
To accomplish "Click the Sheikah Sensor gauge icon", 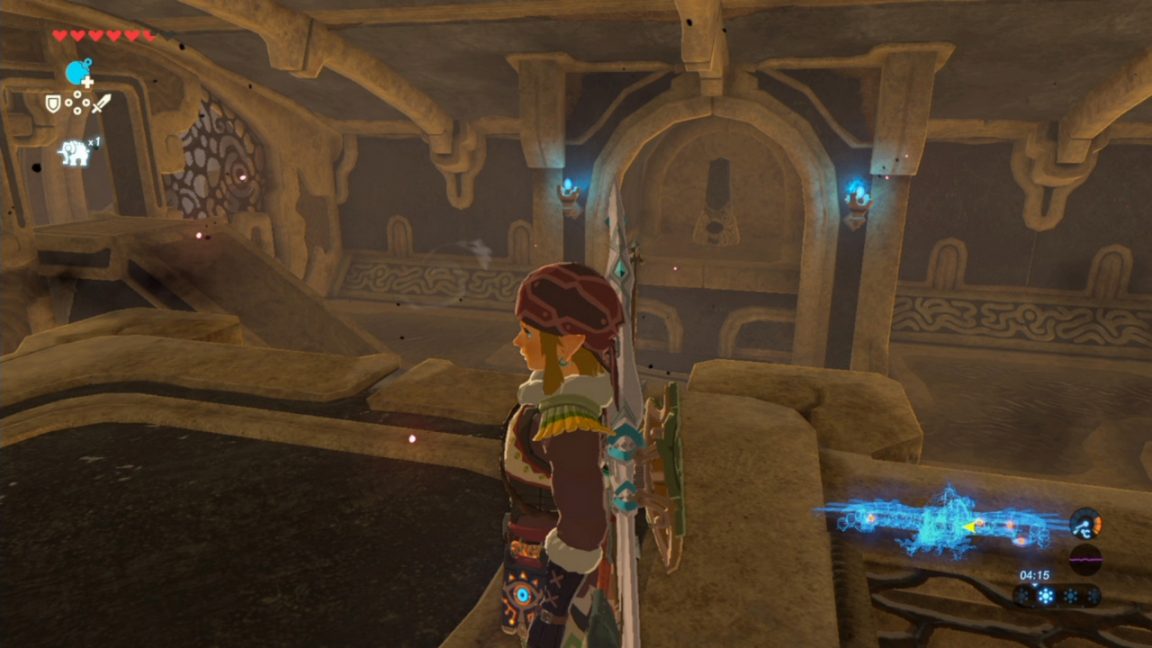I will click(1085, 523).
